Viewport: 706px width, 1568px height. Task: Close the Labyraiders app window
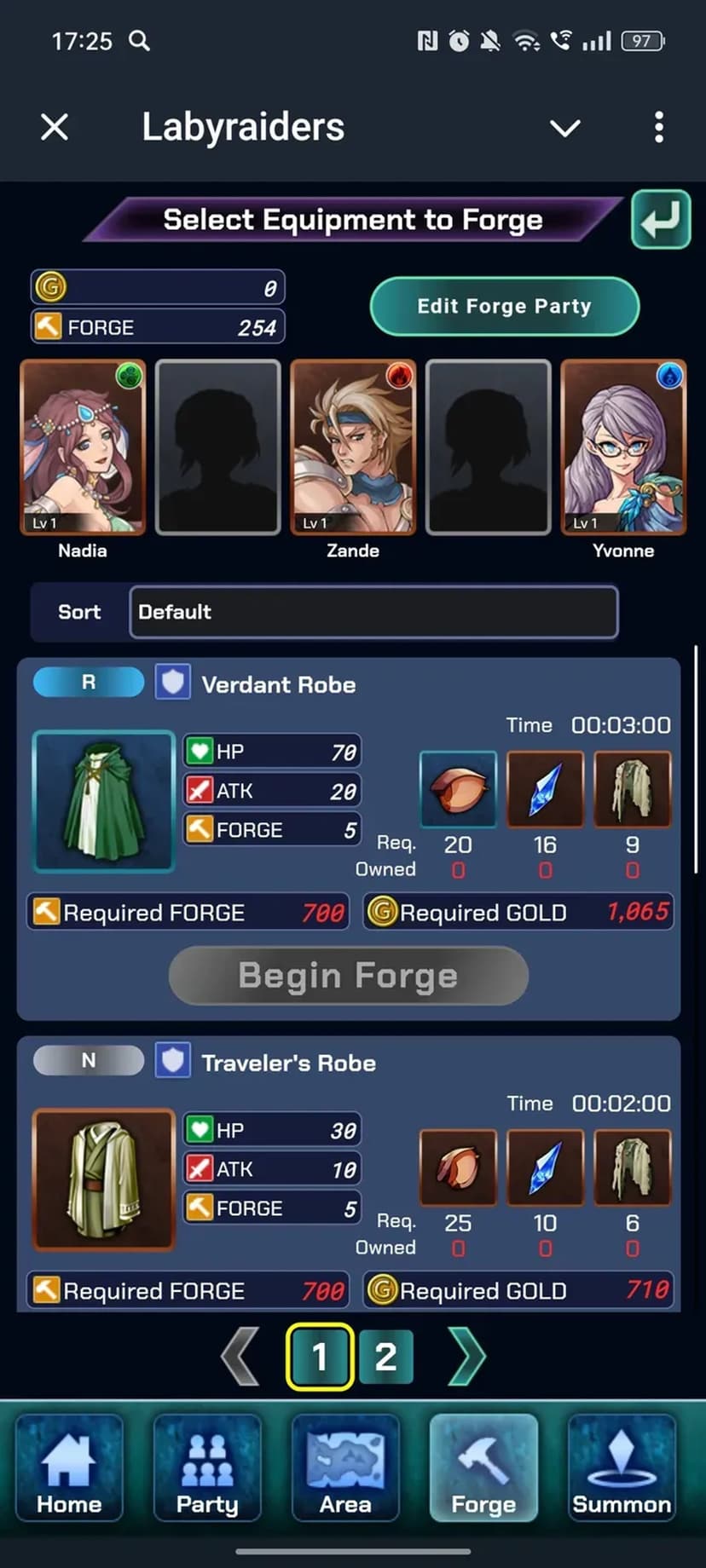[x=55, y=128]
